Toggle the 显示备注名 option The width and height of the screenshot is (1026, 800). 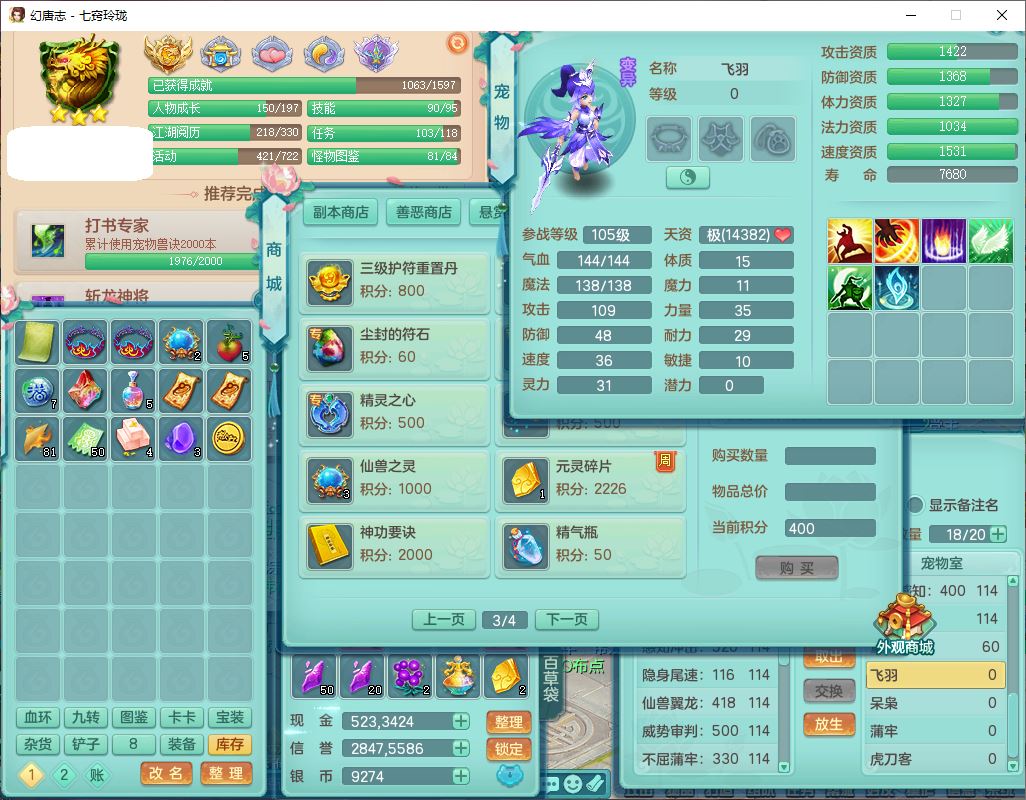coord(914,505)
